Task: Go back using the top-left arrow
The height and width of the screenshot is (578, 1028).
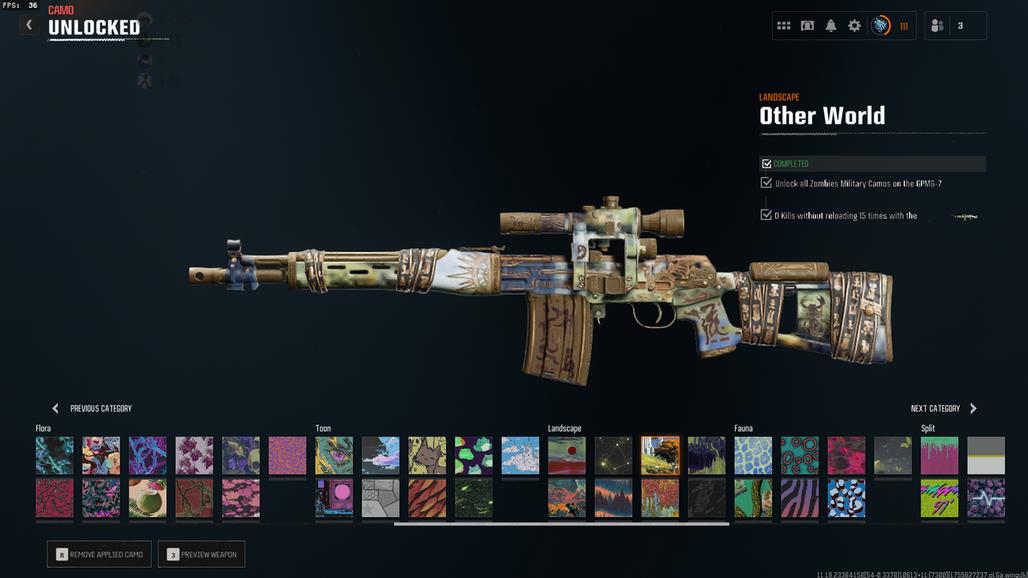Action: [29, 24]
